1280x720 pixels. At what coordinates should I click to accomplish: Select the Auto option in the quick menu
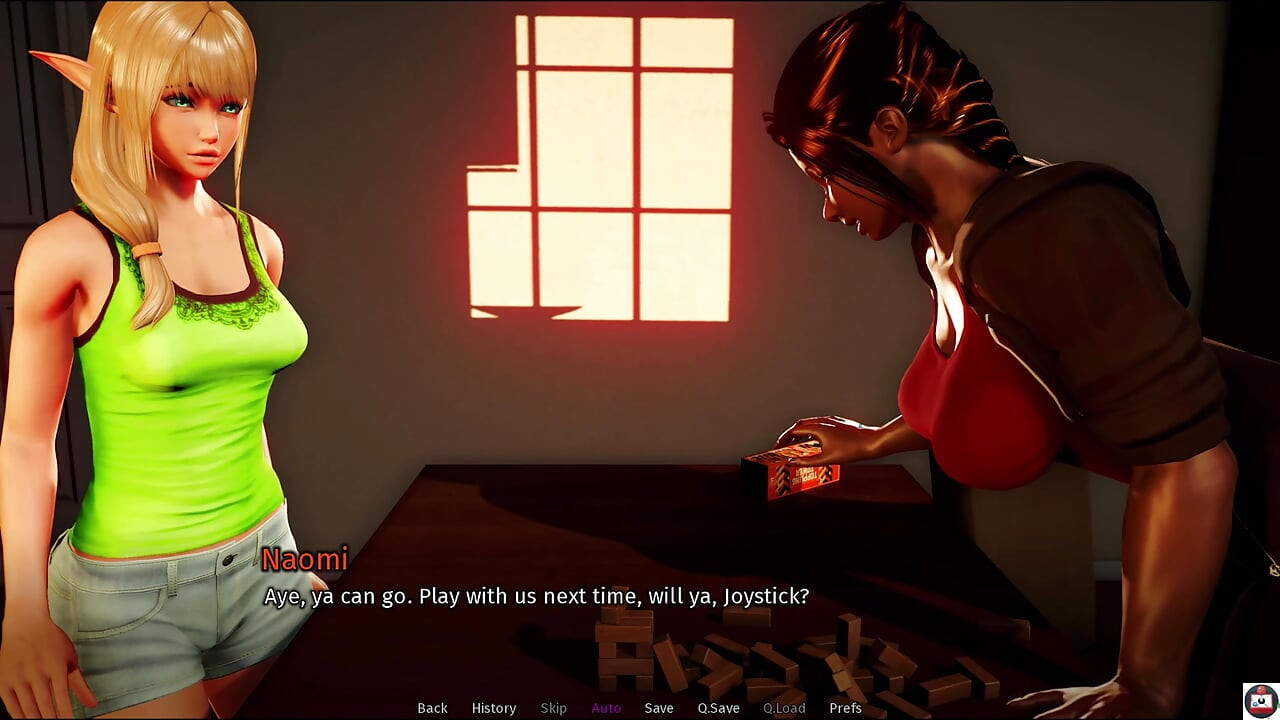tap(606, 707)
